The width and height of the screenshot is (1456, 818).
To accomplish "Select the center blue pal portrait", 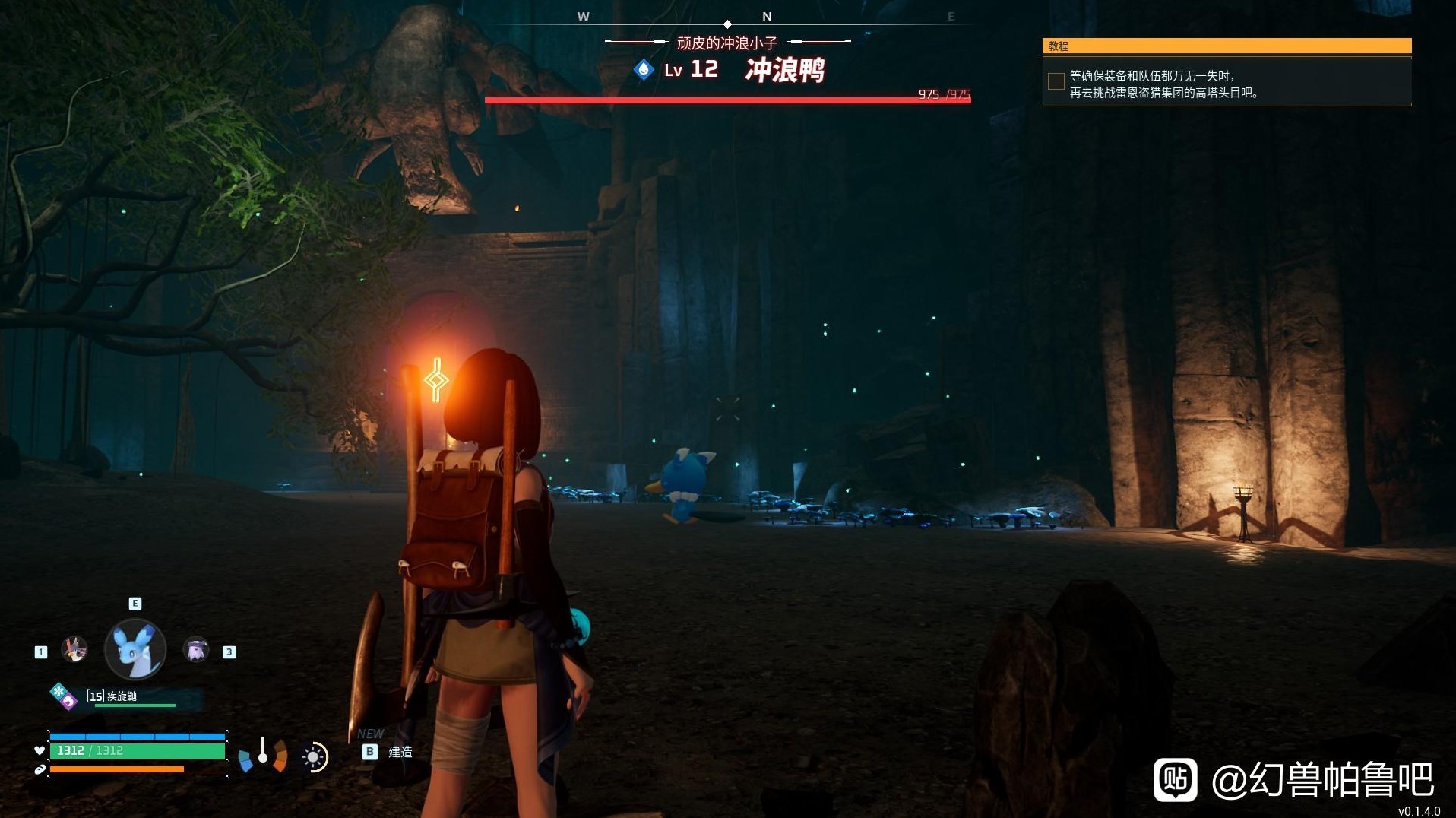I will pyautogui.click(x=135, y=649).
